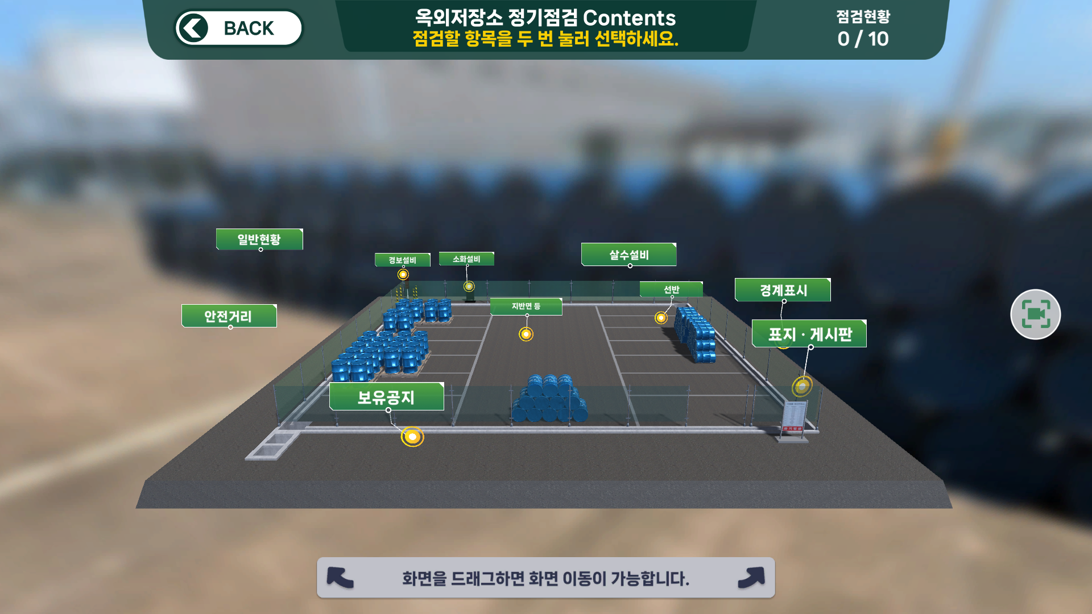Click the yellow marker under 지반면 등
This screenshot has height=614, width=1092.
point(526,334)
